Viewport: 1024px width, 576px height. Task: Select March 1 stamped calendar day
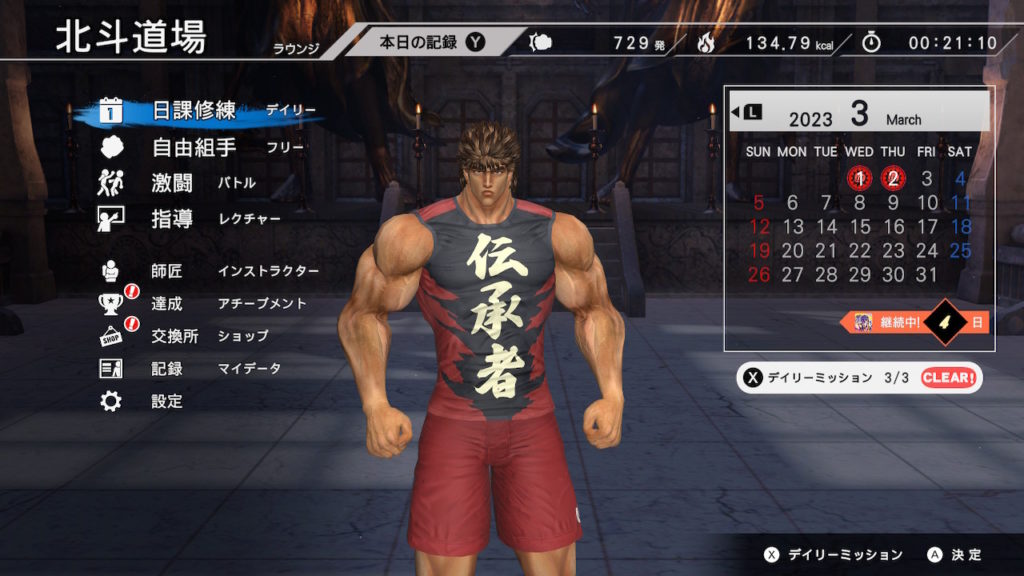point(859,179)
